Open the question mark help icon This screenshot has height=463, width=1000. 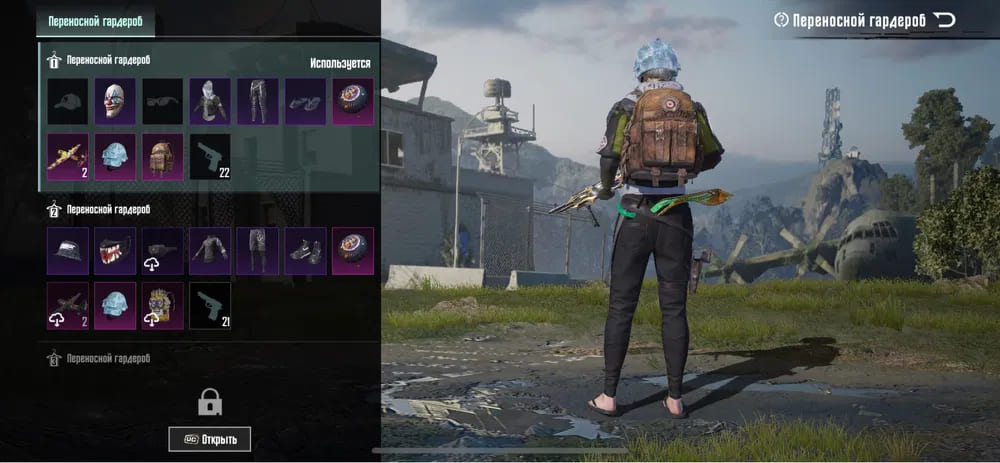(781, 20)
